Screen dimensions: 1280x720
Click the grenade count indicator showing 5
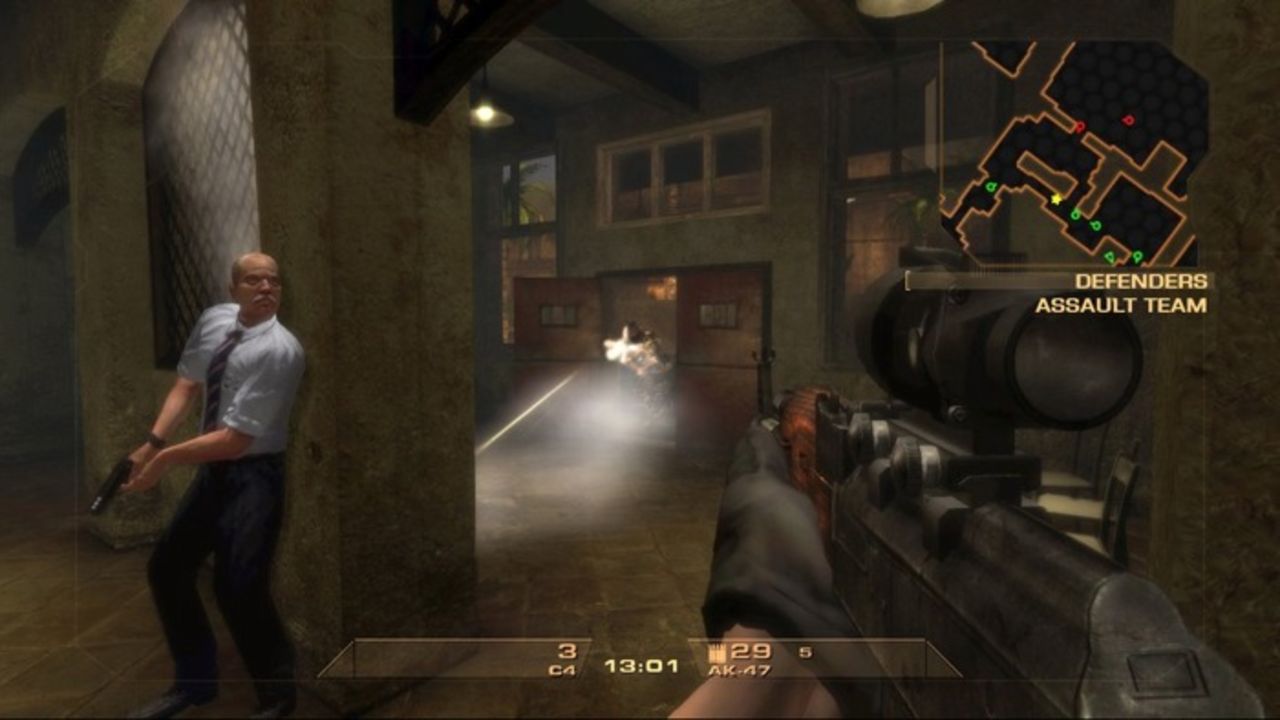(806, 653)
